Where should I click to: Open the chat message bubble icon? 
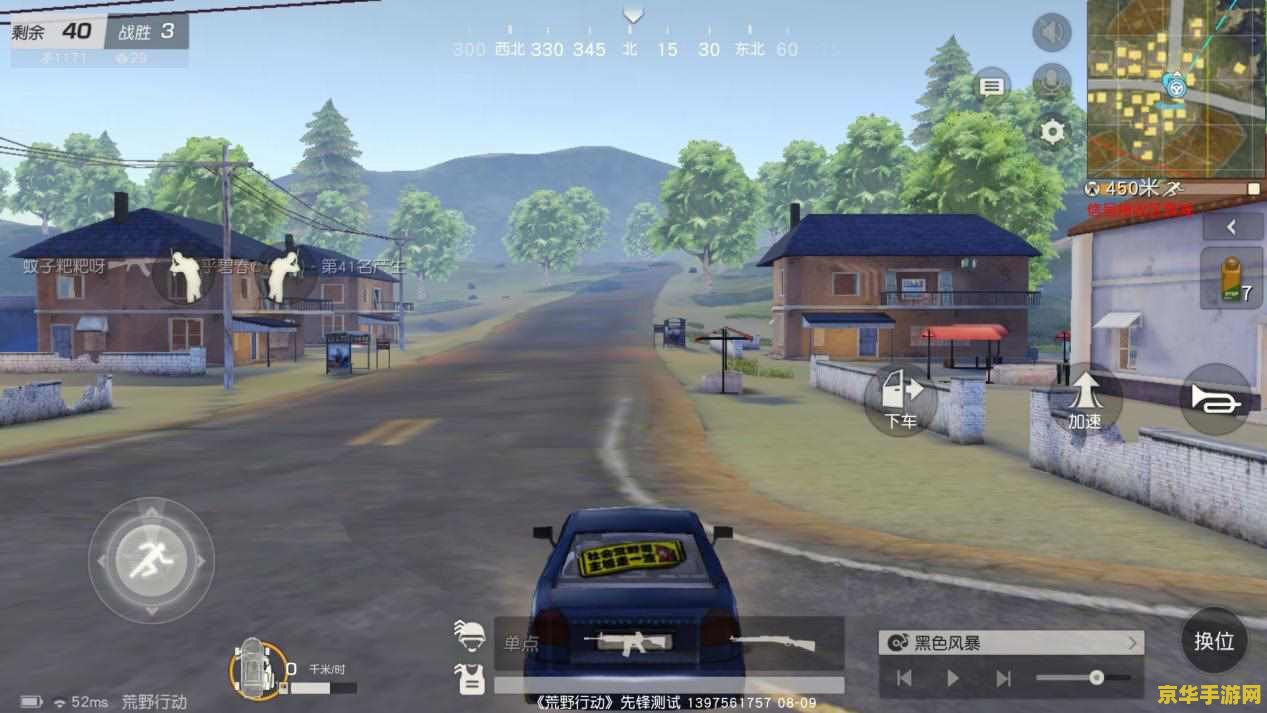pyautogui.click(x=991, y=87)
